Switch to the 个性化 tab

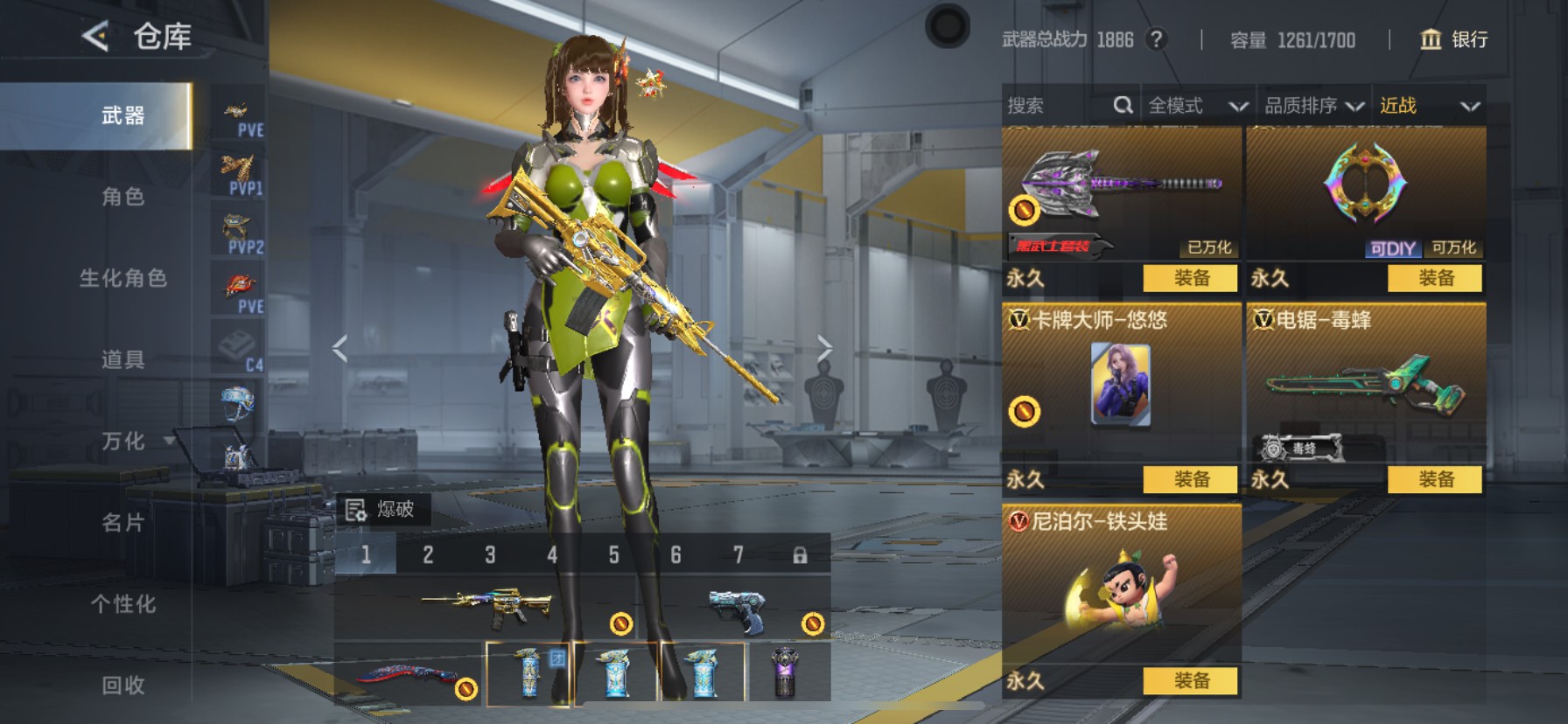pos(122,603)
